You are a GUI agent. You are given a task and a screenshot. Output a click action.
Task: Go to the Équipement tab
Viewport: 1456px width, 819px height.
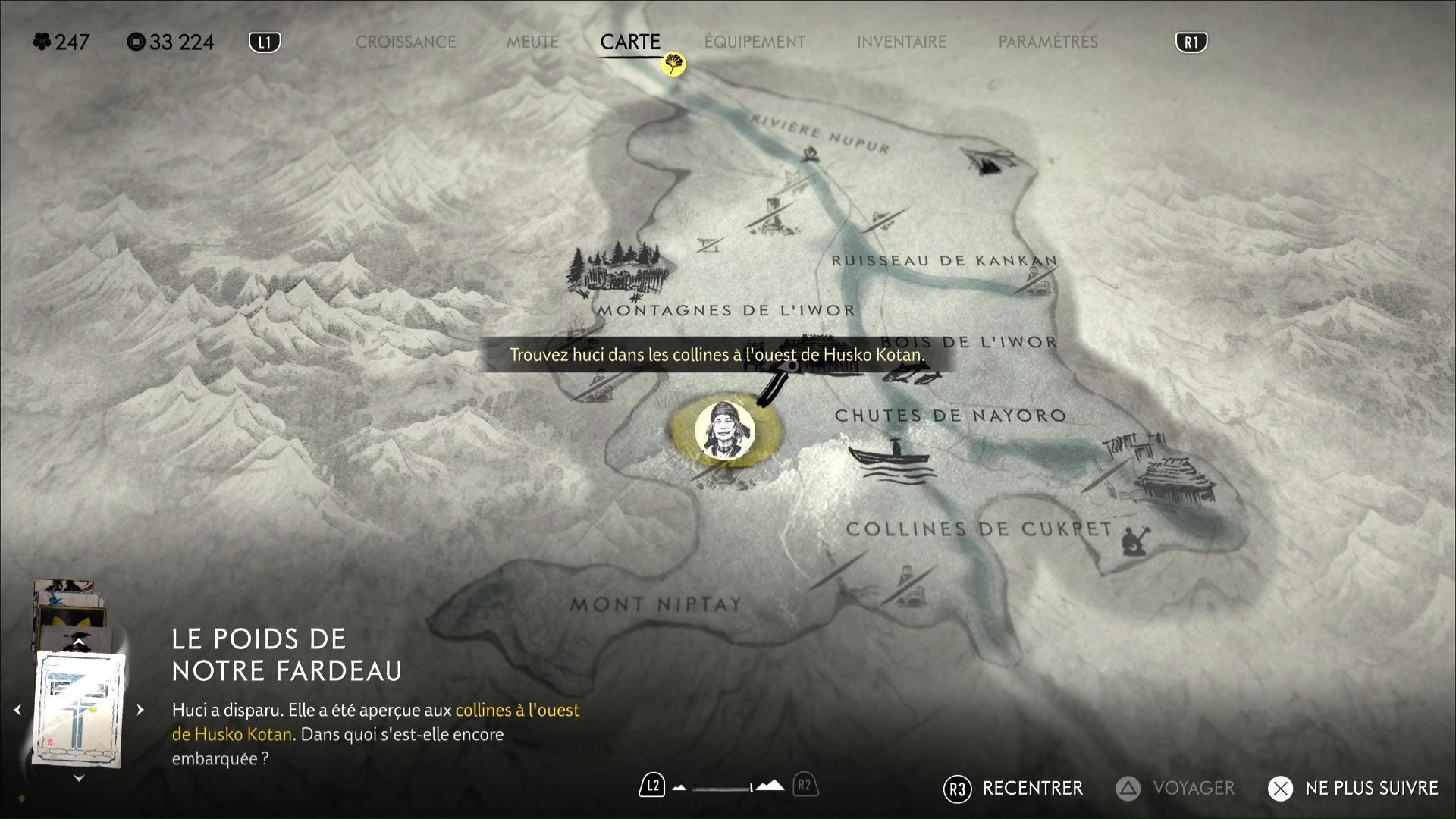[x=755, y=42]
